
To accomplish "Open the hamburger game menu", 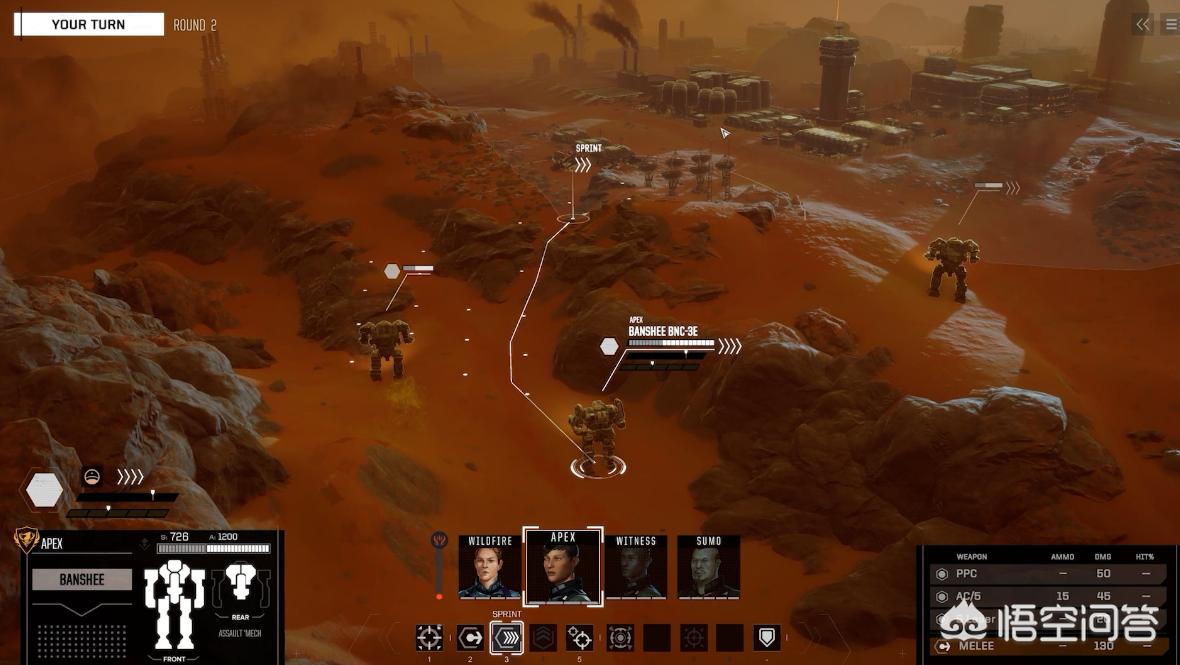I will [1169, 25].
